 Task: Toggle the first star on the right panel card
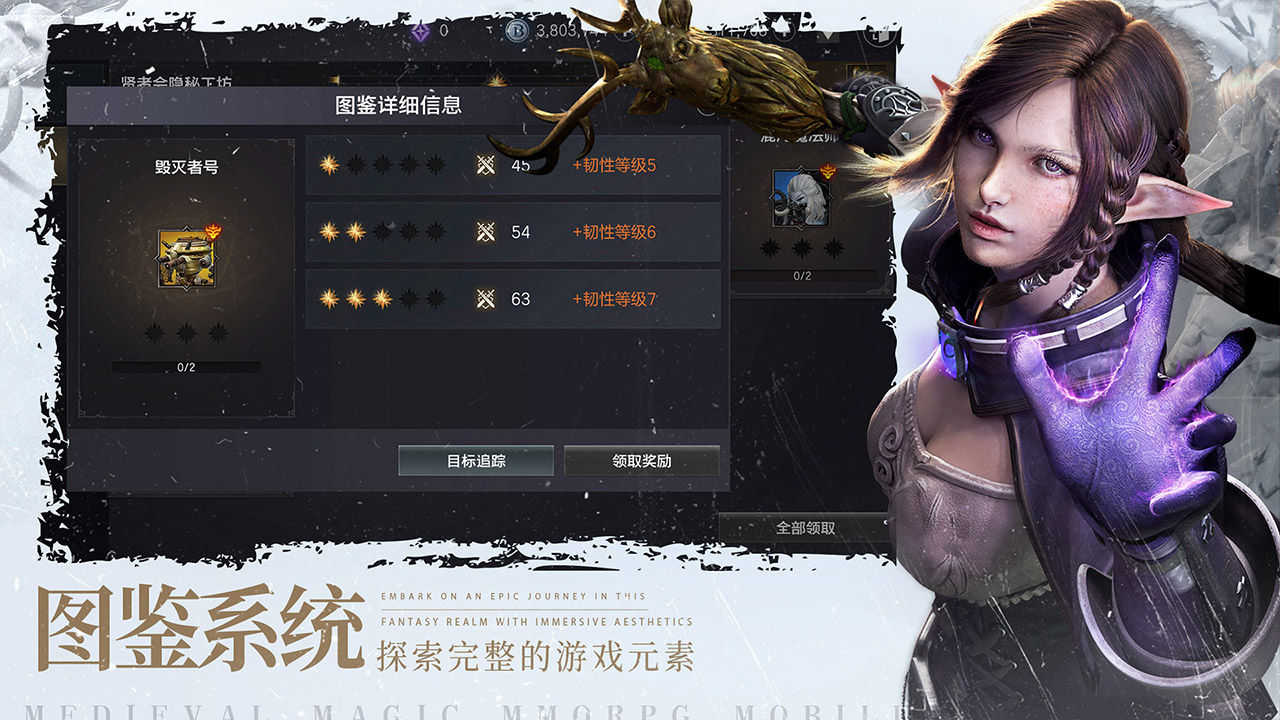coord(769,247)
